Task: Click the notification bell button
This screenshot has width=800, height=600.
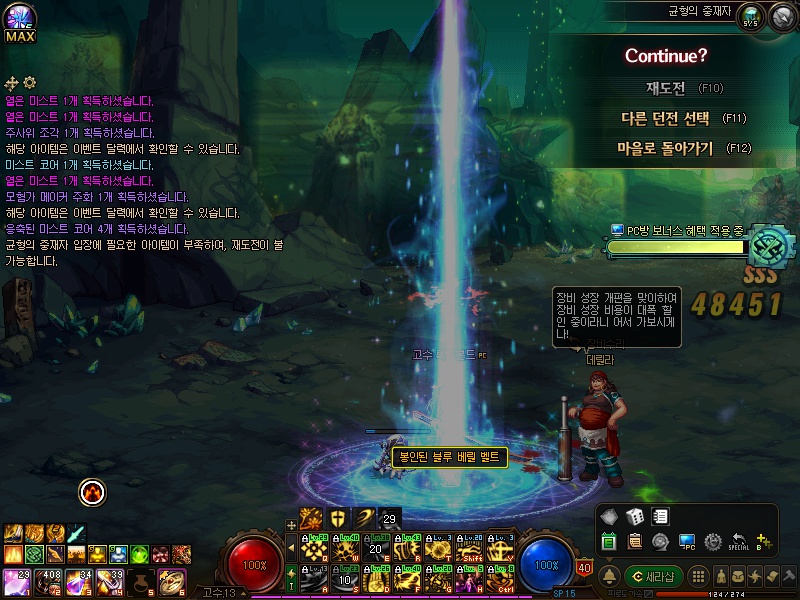Action: coord(609,577)
